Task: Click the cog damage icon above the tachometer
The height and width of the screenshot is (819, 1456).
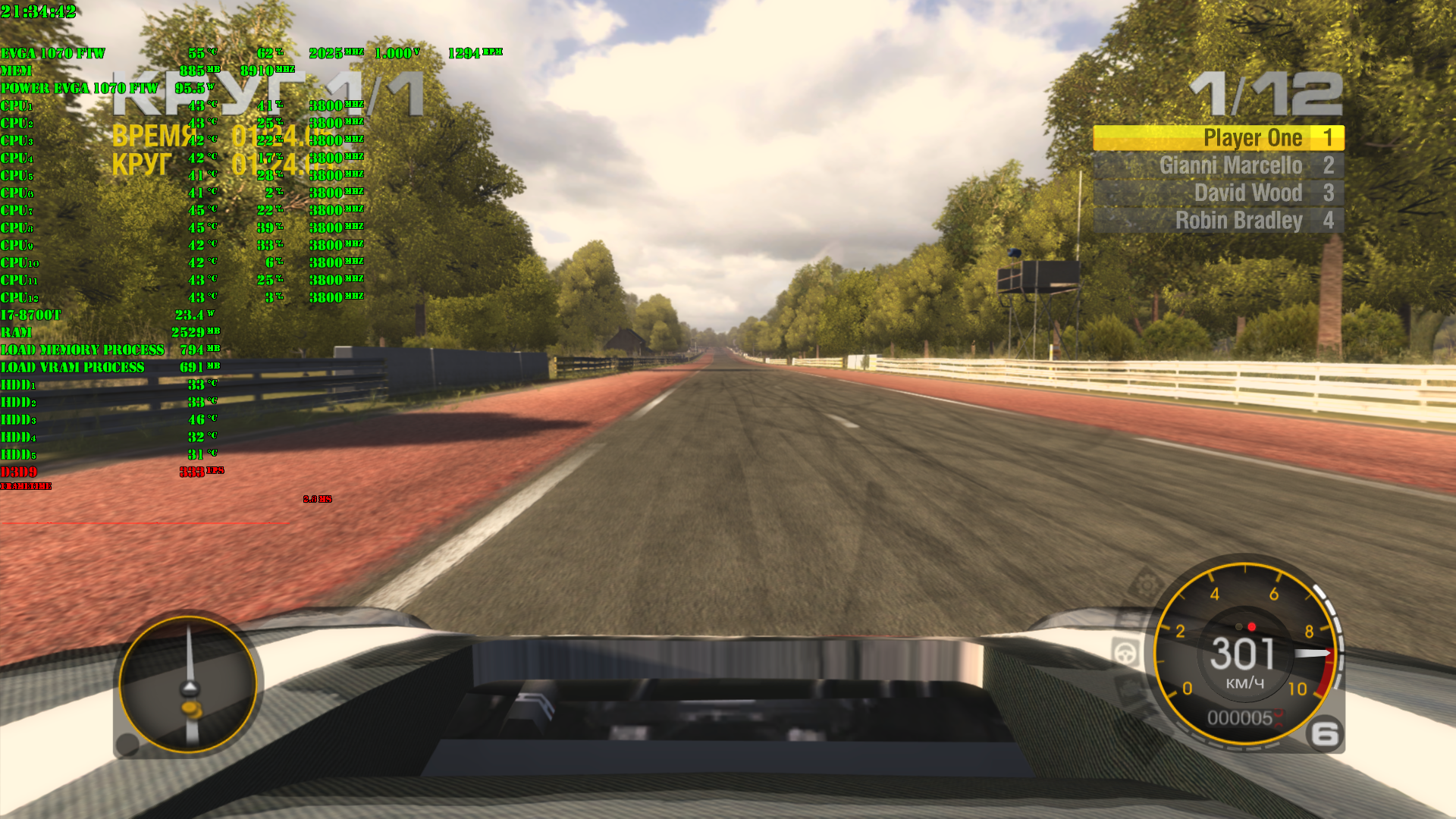Action: pyautogui.click(x=1146, y=584)
